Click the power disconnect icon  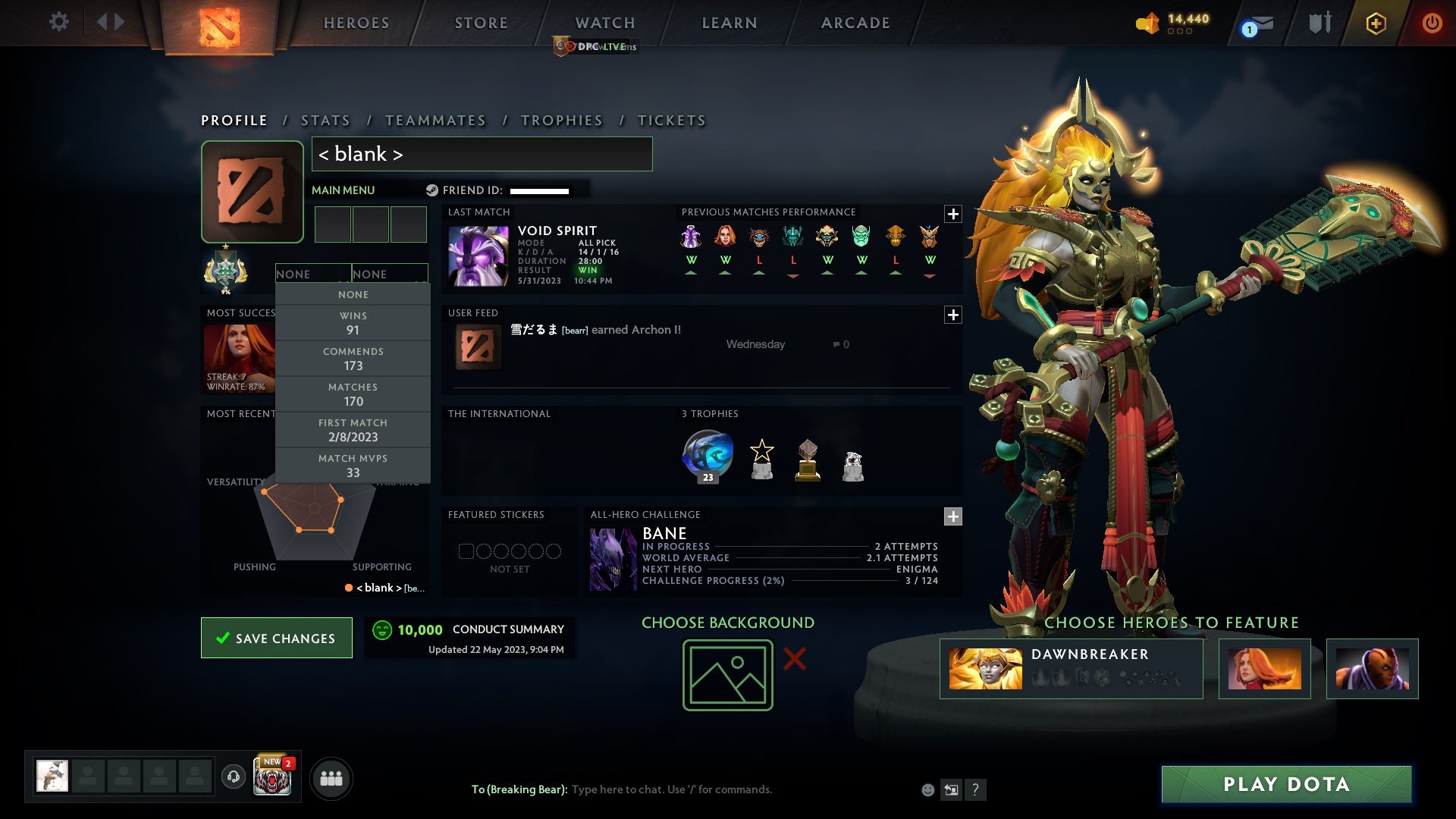1432,23
